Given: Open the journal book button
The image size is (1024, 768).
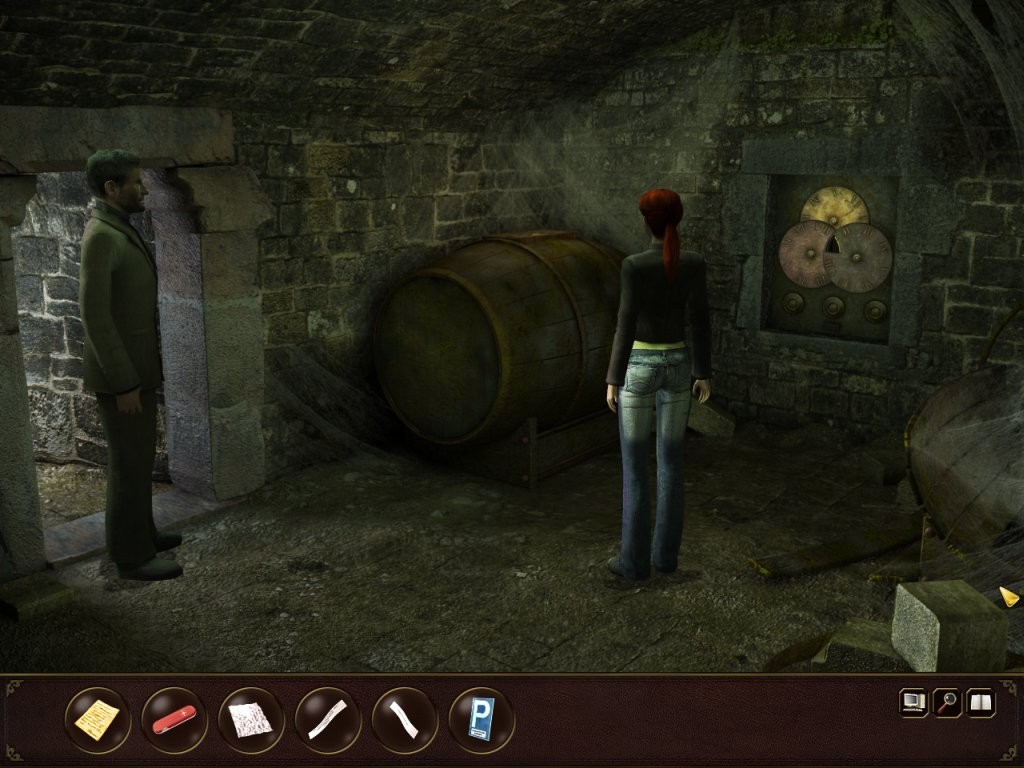Looking at the screenshot, I should [979, 703].
